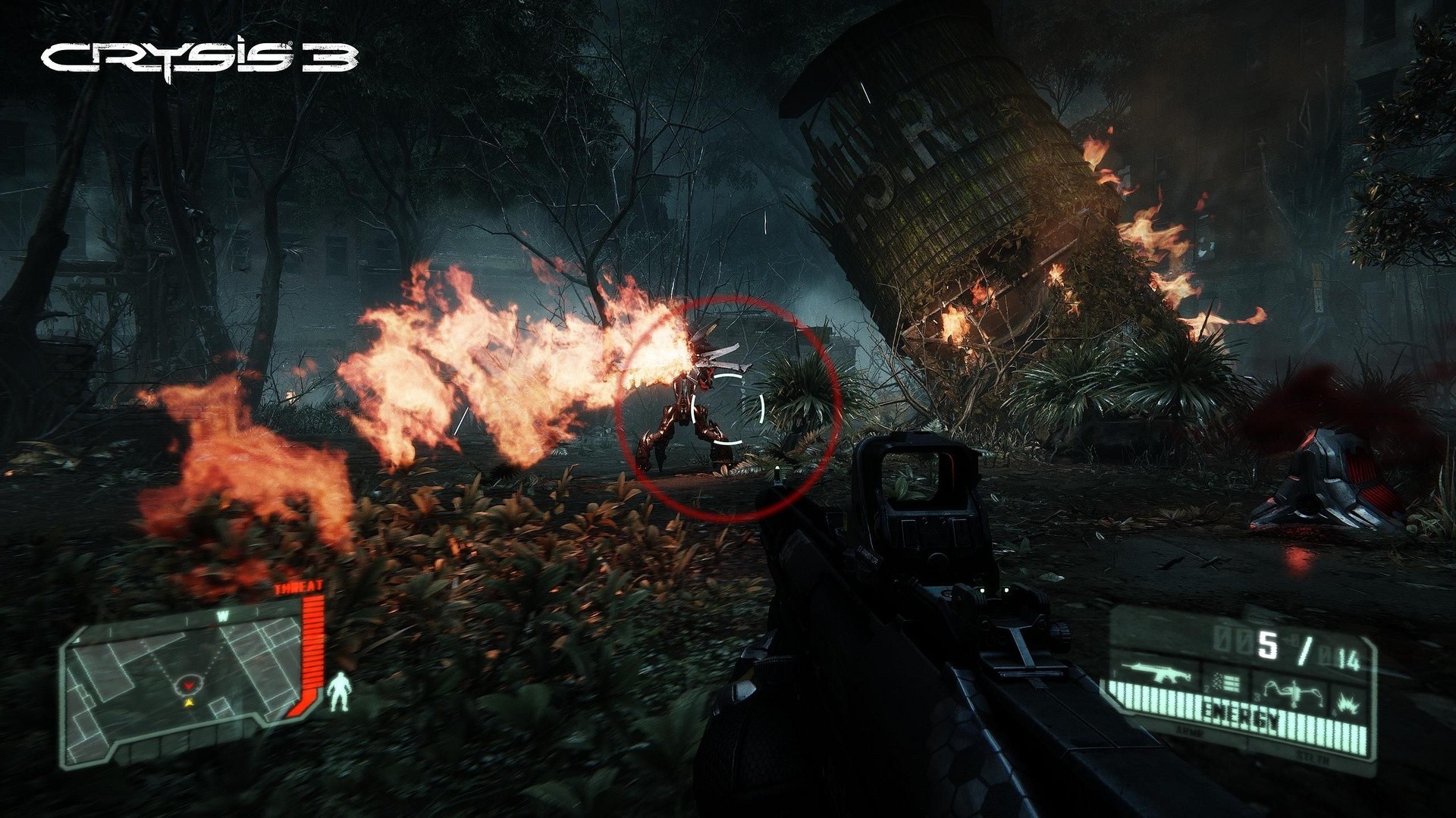Select the player arrow marker on the minimap
The height and width of the screenshot is (818, 1456).
click(189, 686)
